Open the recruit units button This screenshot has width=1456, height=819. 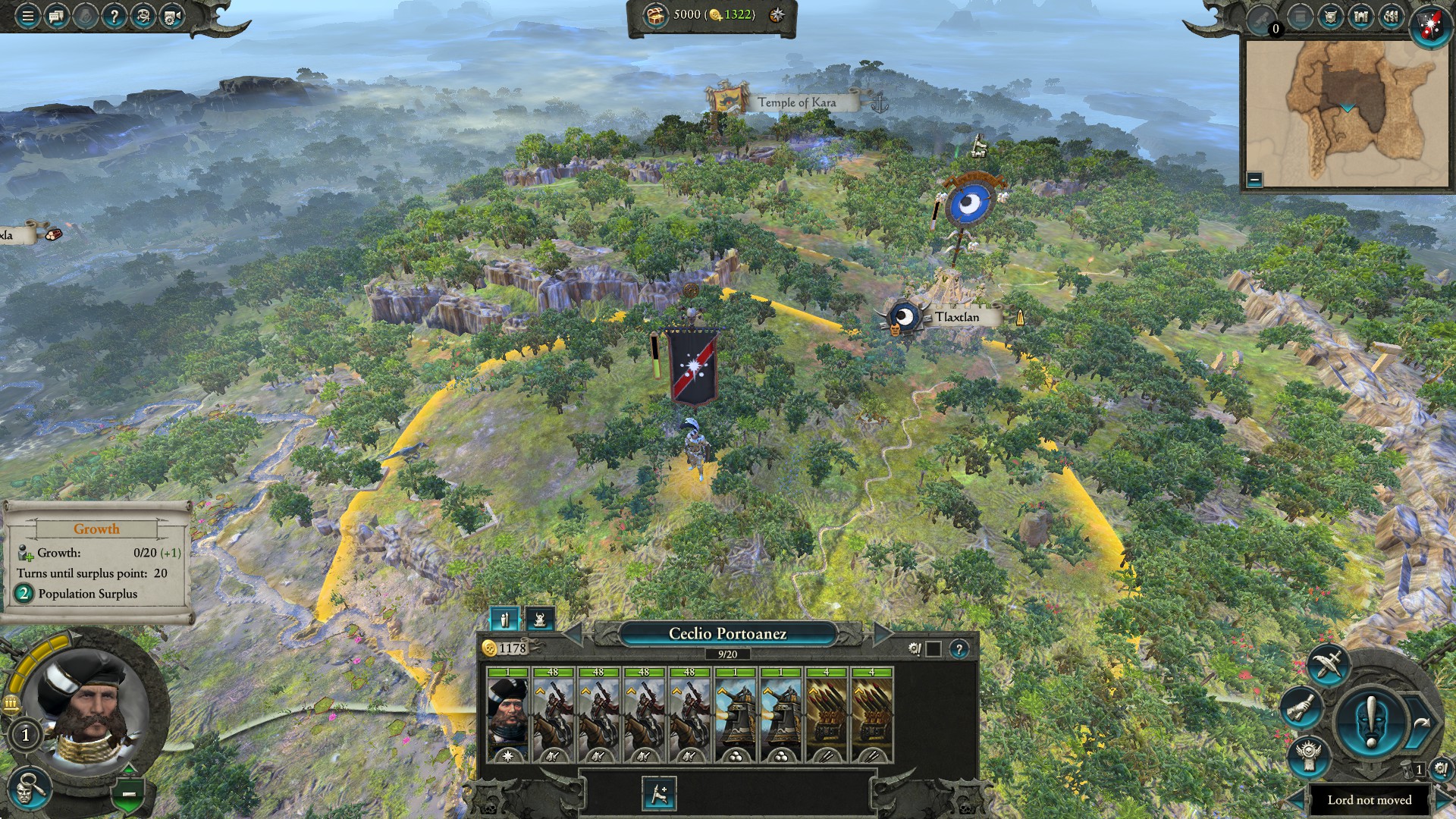(x=659, y=793)
